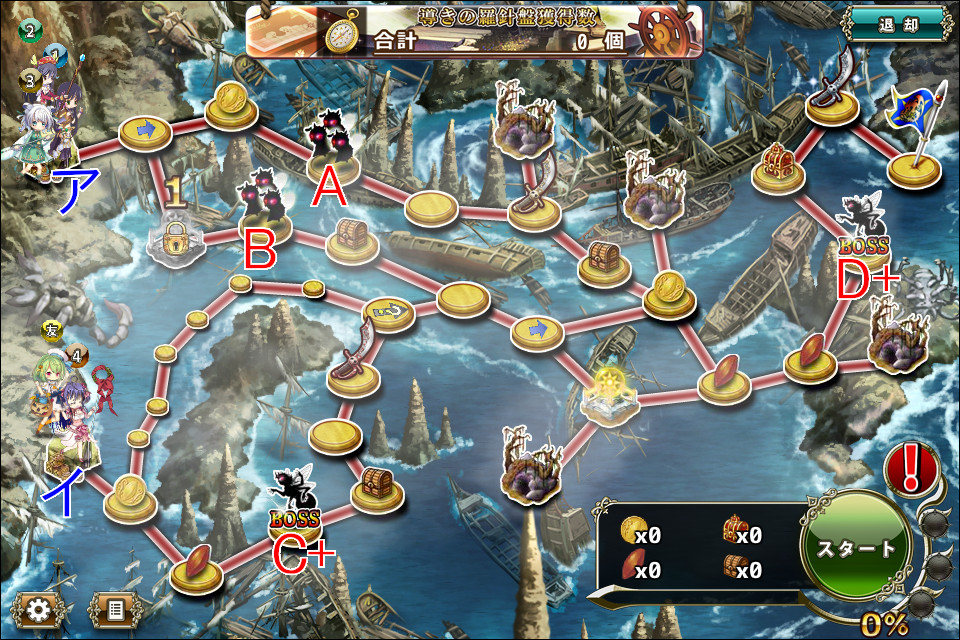Click the green スタート button

coord(856,548)
